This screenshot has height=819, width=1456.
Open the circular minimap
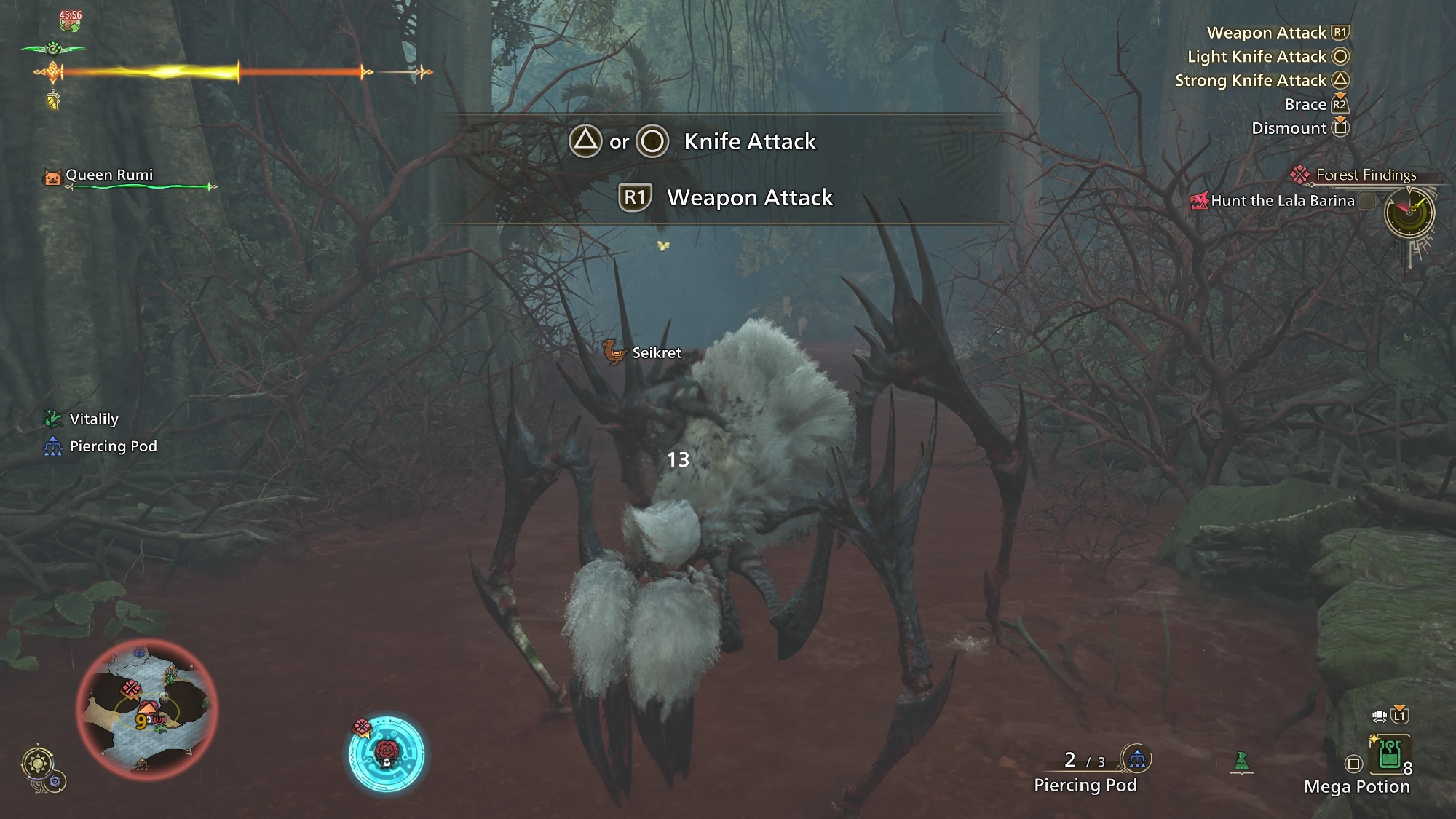point(146,708)
